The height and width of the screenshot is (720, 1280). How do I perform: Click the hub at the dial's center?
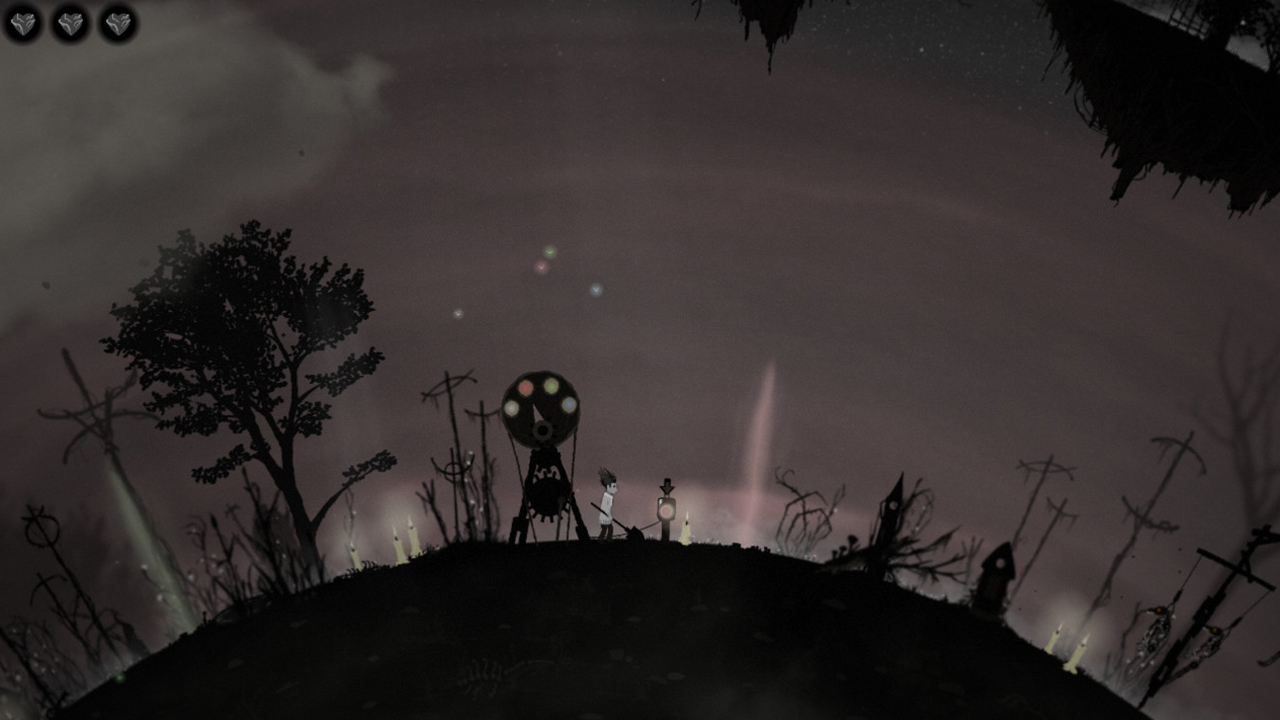(x=541, y=430)
